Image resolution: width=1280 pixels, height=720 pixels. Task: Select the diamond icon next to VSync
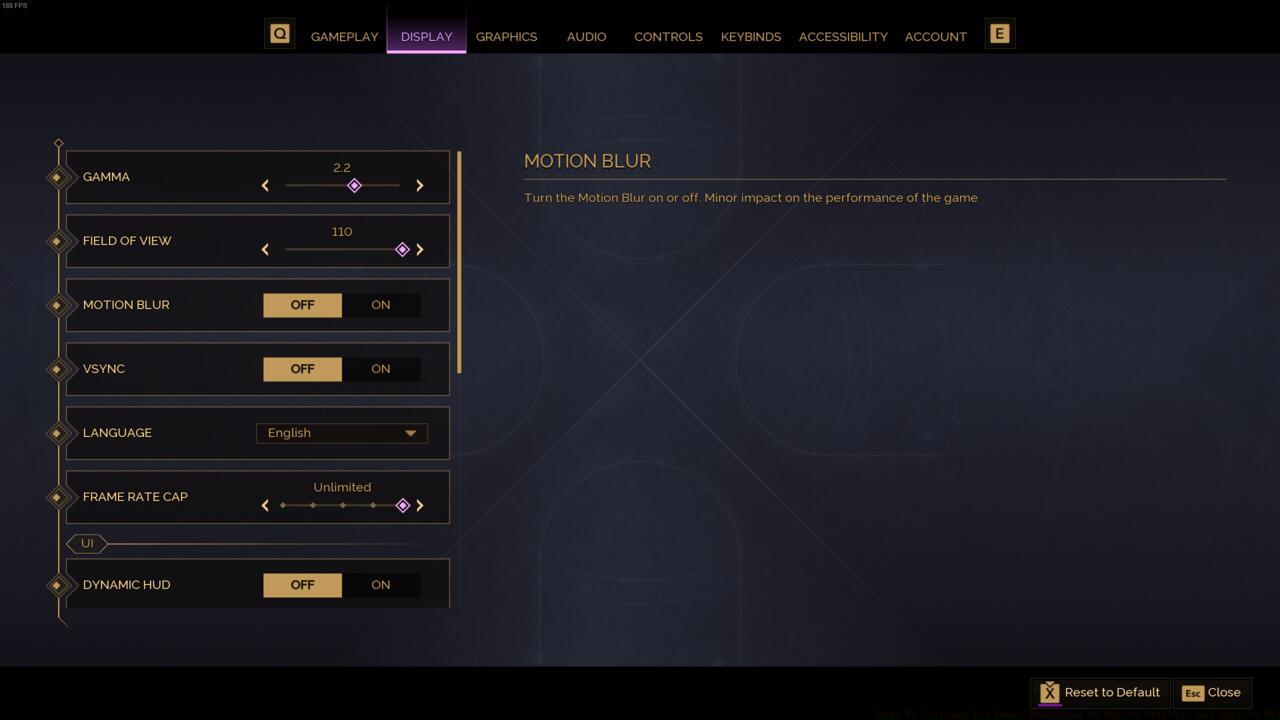(x=58, y=369)
